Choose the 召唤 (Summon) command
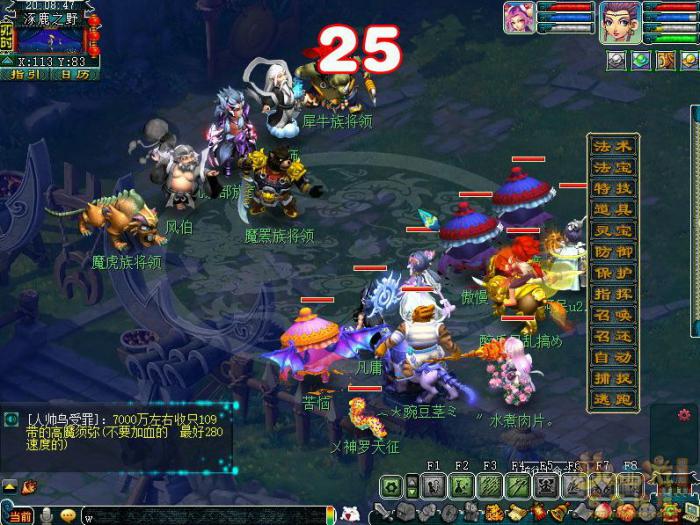The image size is (700, 525). (x=613, y=314)
